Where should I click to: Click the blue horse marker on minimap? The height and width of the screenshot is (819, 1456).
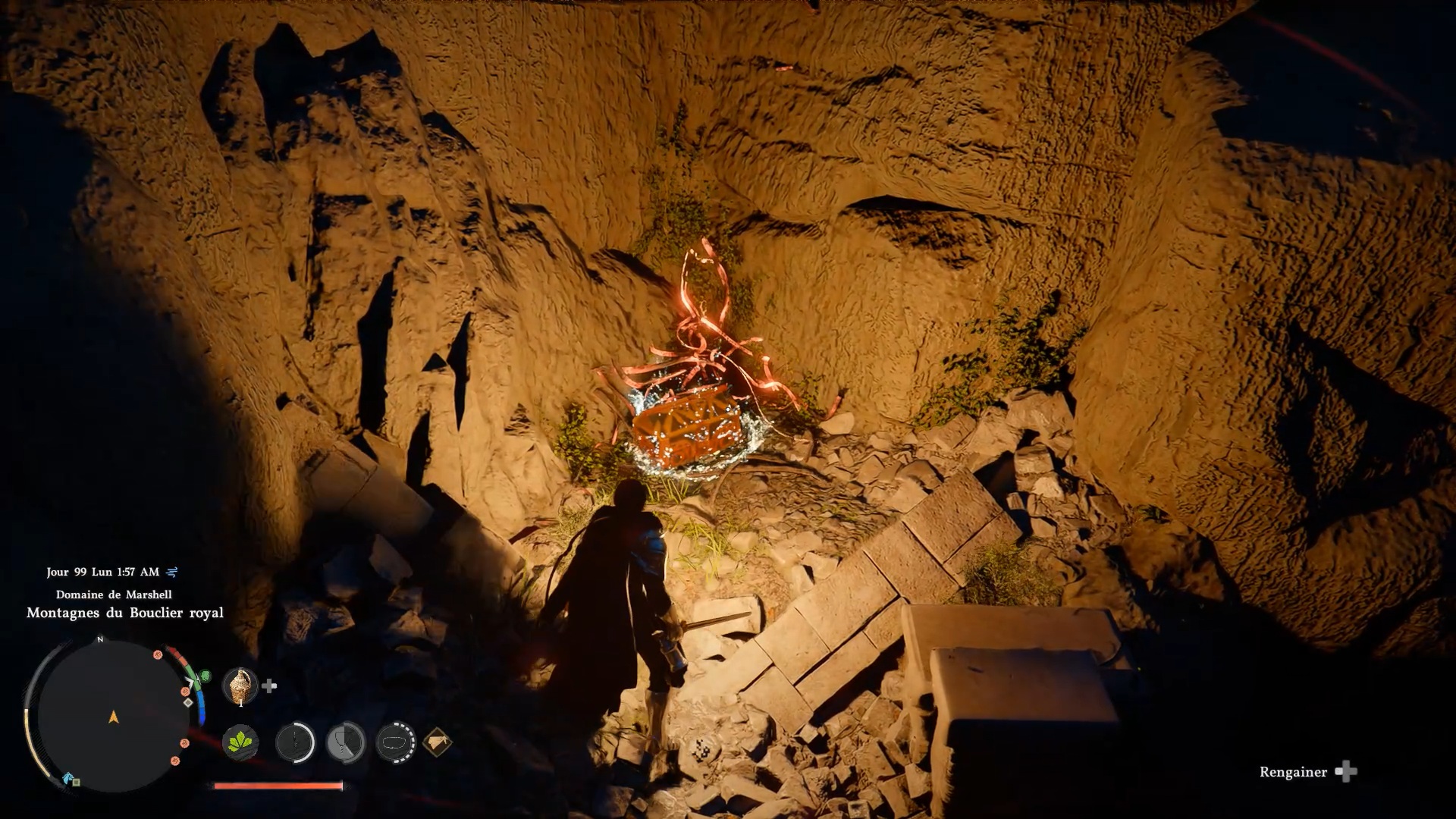click(x=68, y=778)
